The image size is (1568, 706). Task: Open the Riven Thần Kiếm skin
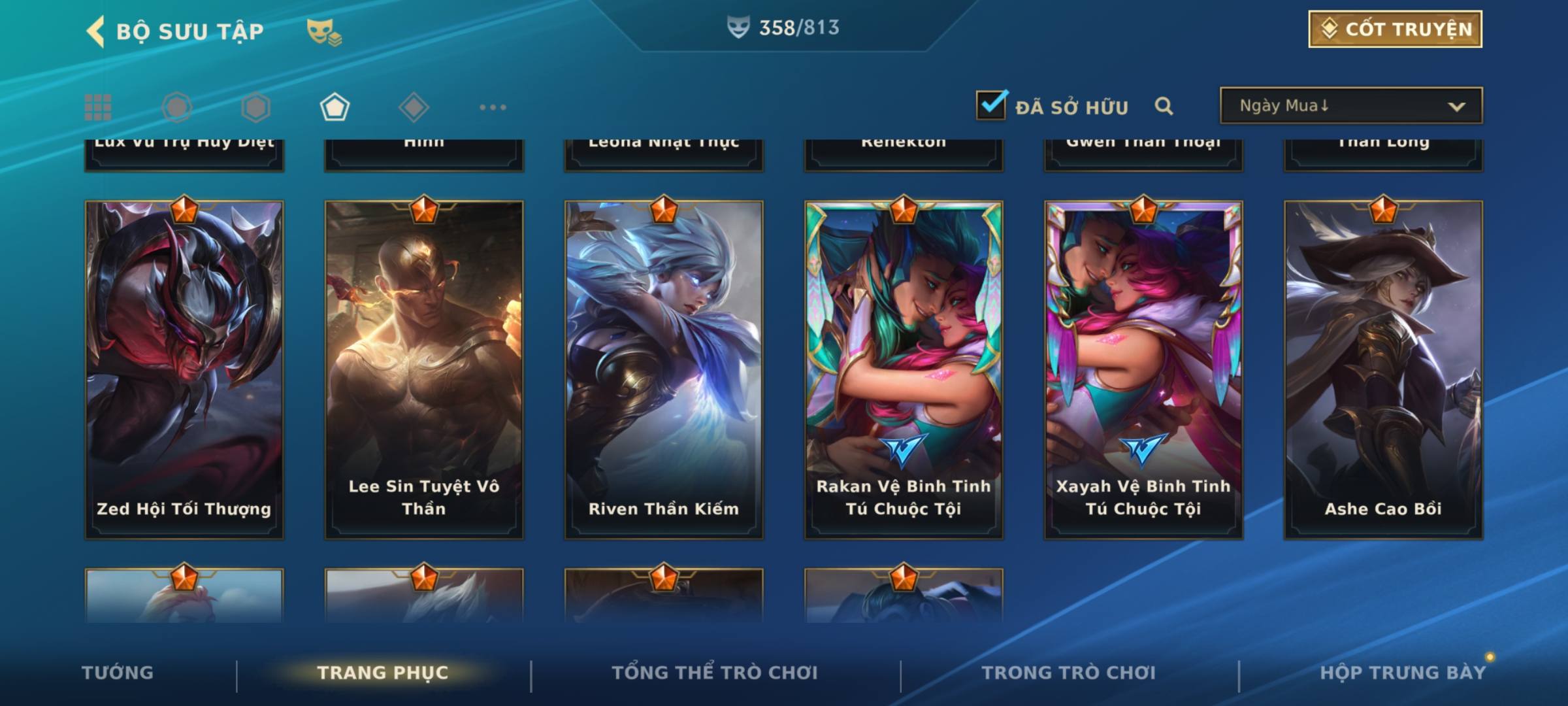(664, 369)
